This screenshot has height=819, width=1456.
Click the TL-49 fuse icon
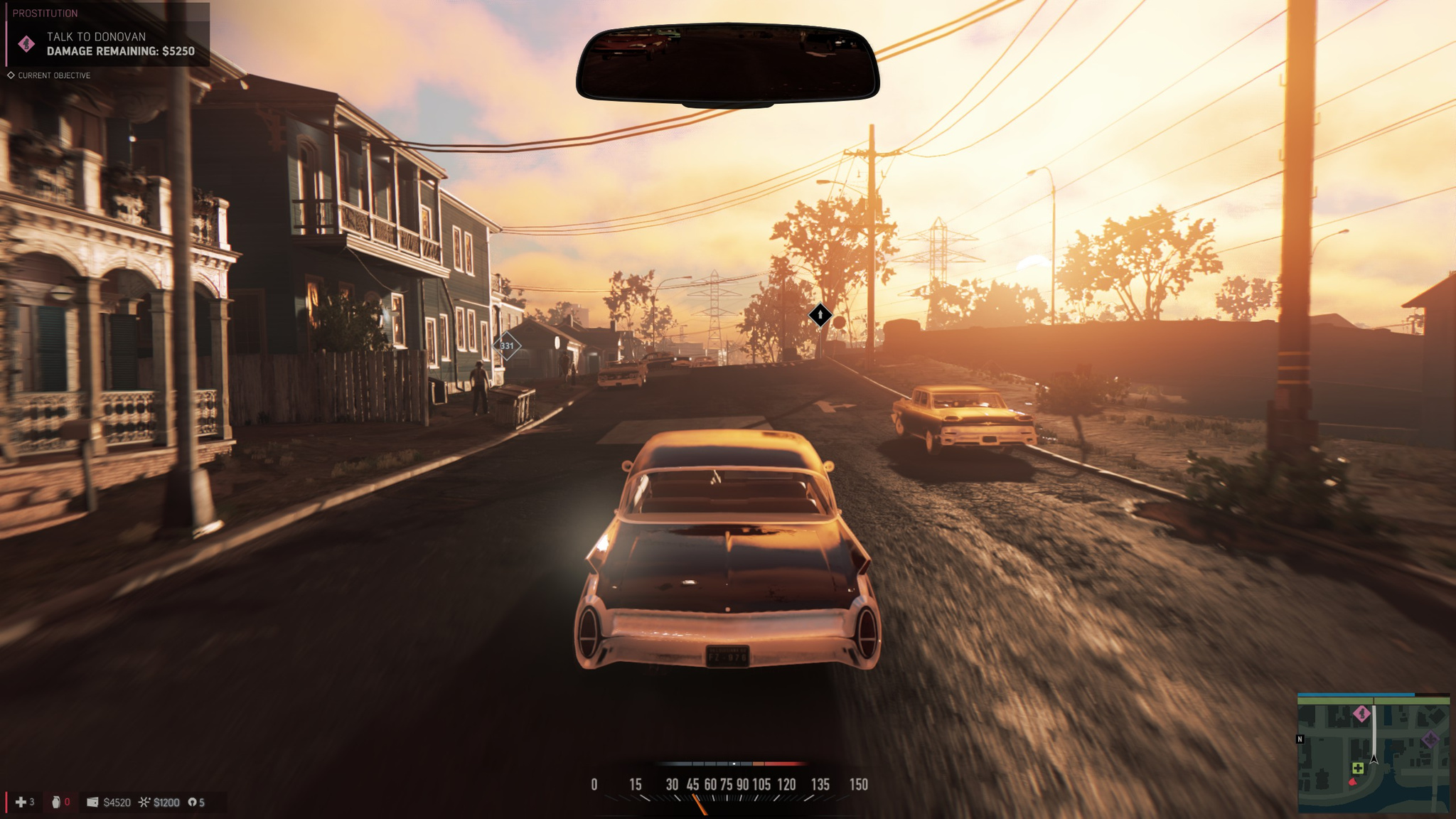(x=192, y=802)
